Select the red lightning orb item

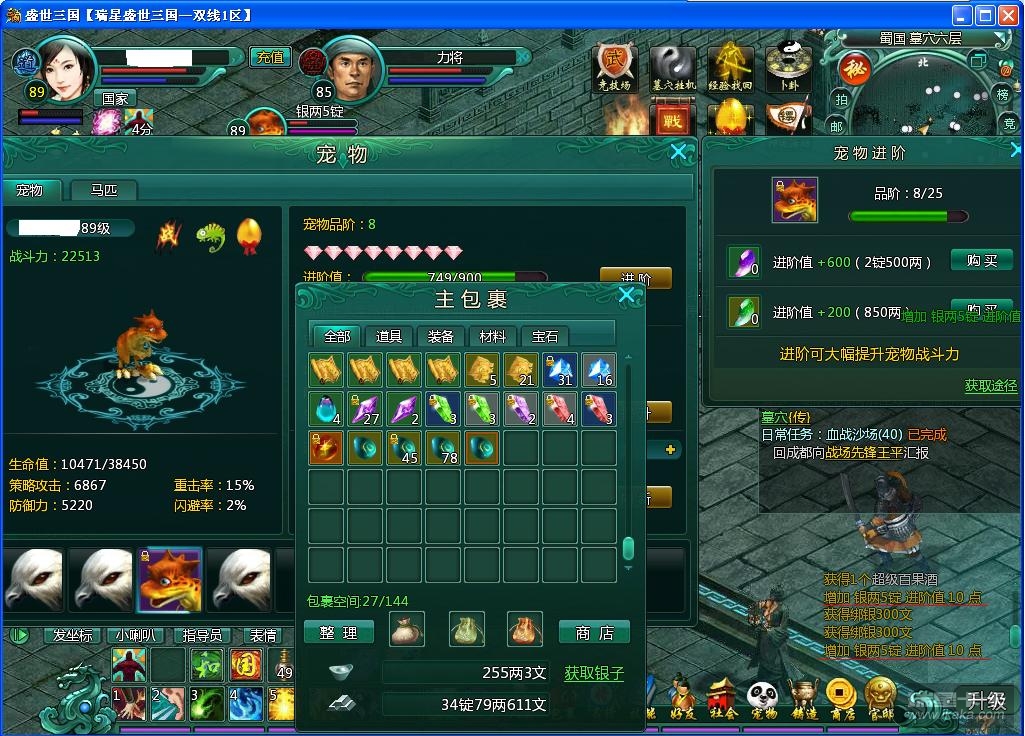(326, 448)
